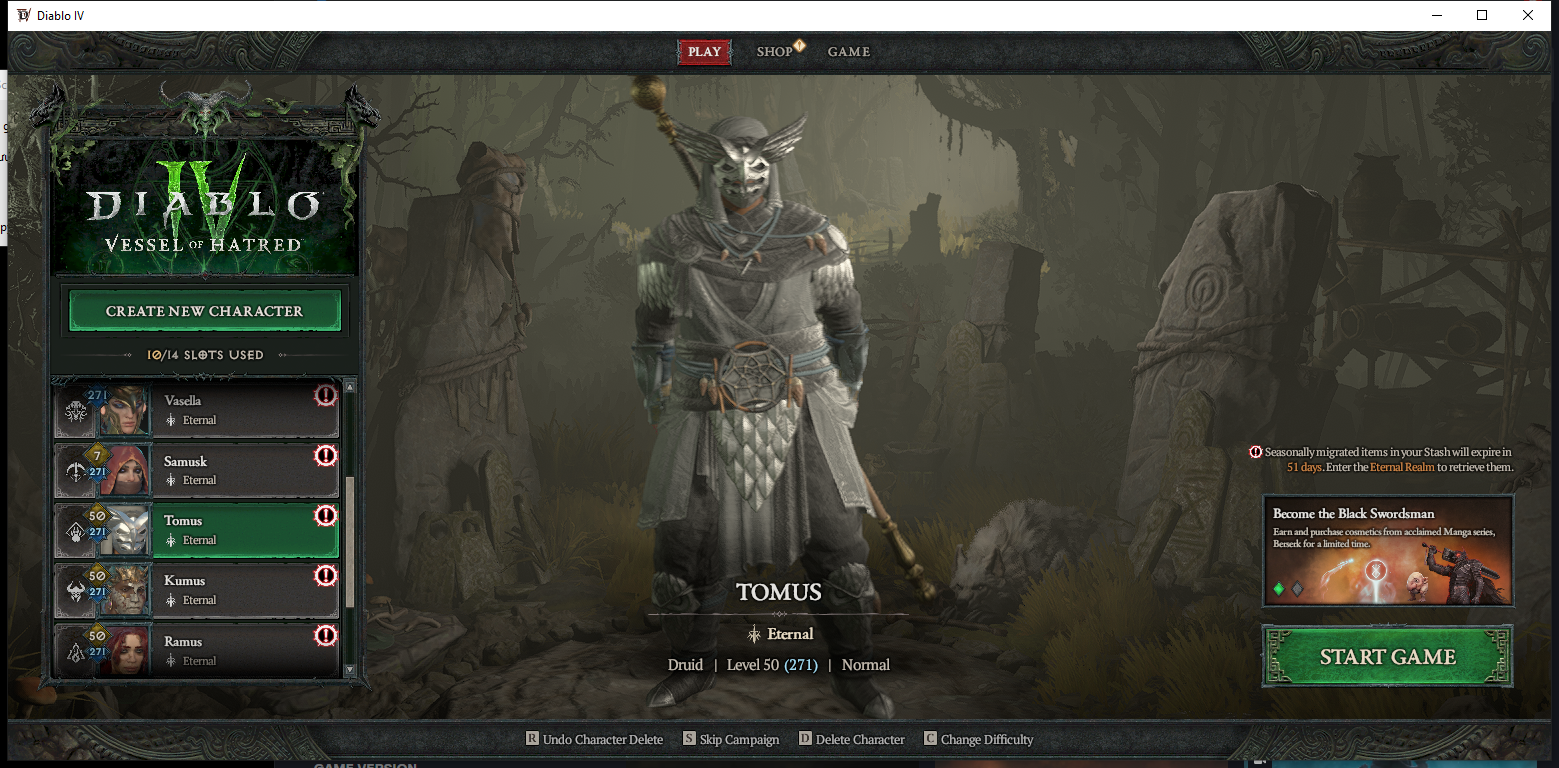This screenshot has width=1559, height=768.
Task: Choose Skip Campaign option
Action: [x=731, y=740]
